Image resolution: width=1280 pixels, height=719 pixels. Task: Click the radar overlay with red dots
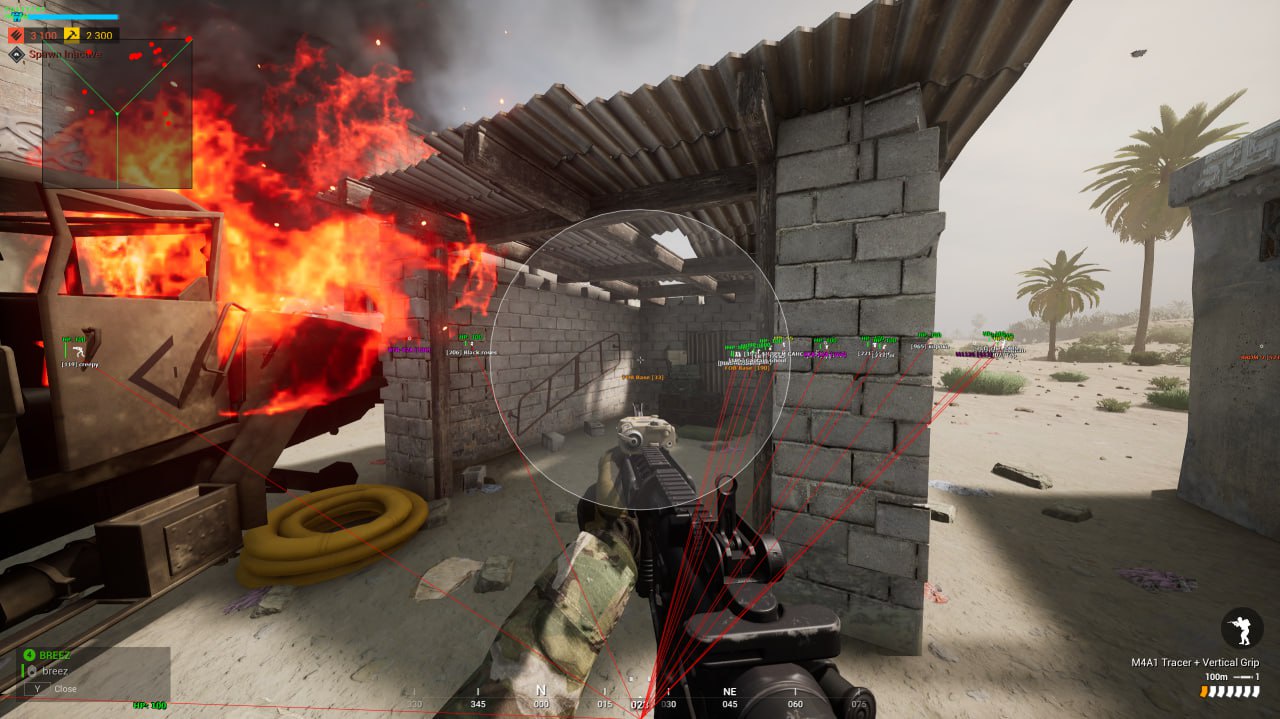pyautogui.click(x=117, y=114)
